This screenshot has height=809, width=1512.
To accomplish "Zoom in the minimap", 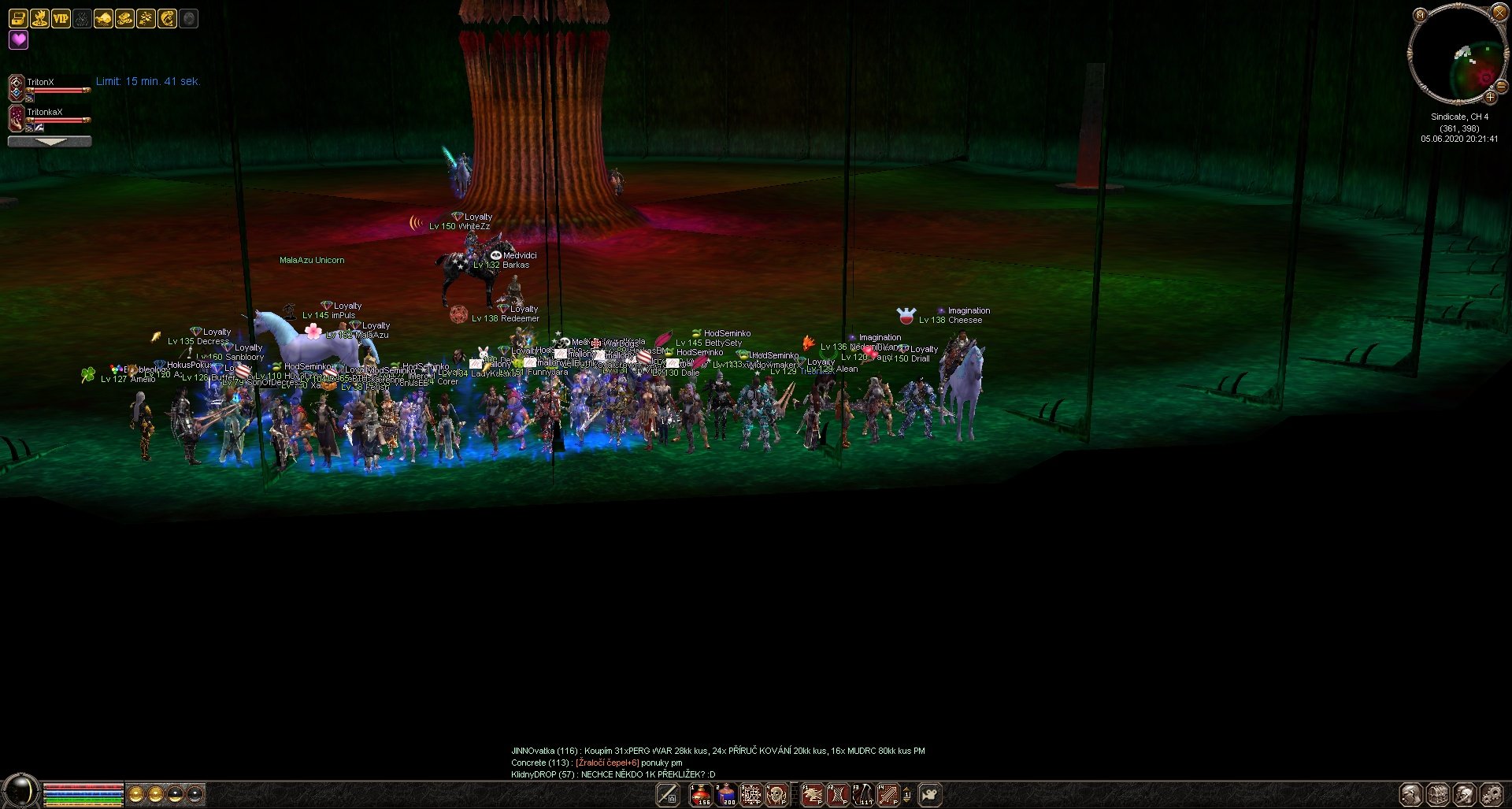I will tap(1489, 97).
